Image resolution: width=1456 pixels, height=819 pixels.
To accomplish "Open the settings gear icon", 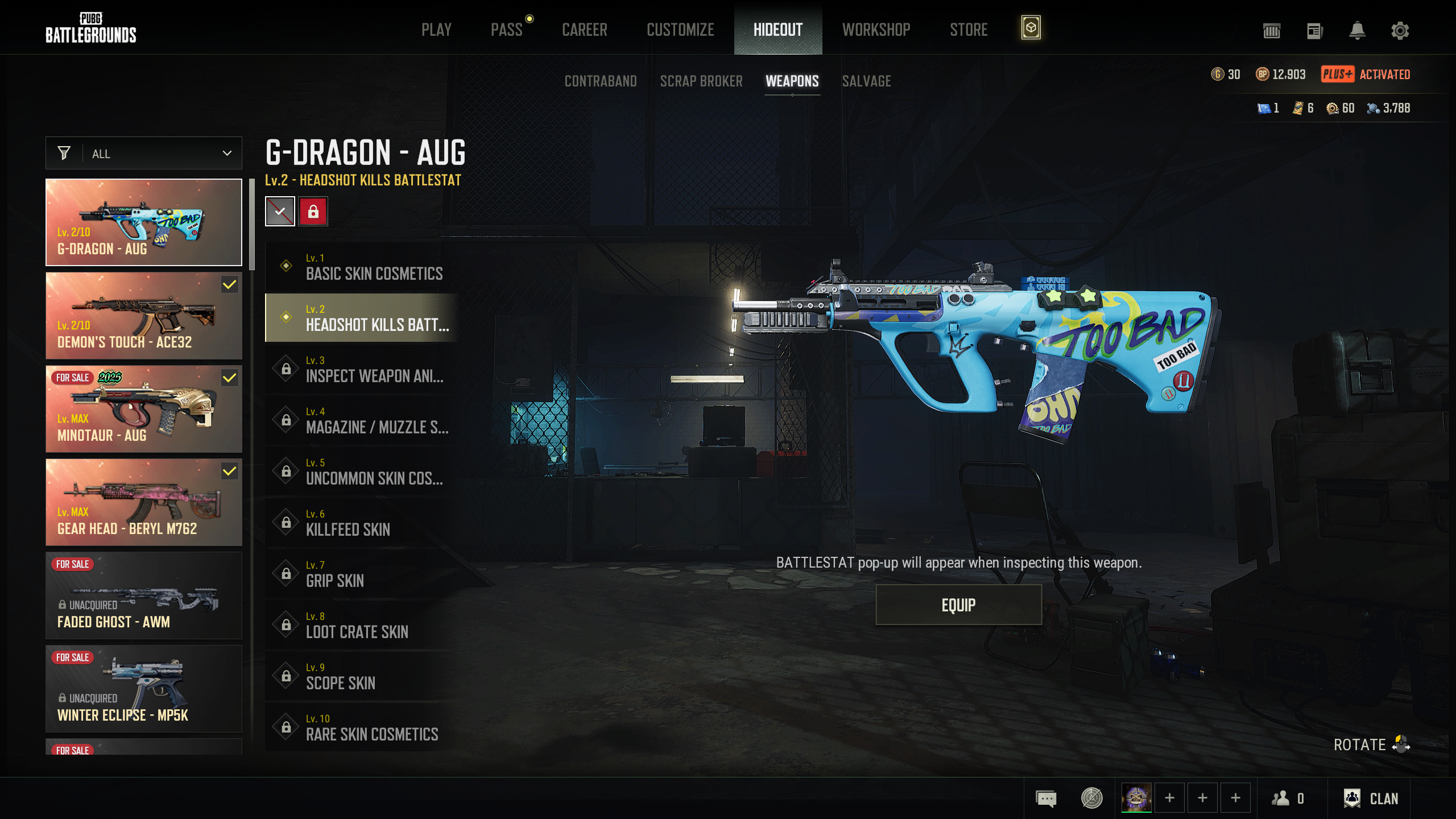I will 1400,31.
